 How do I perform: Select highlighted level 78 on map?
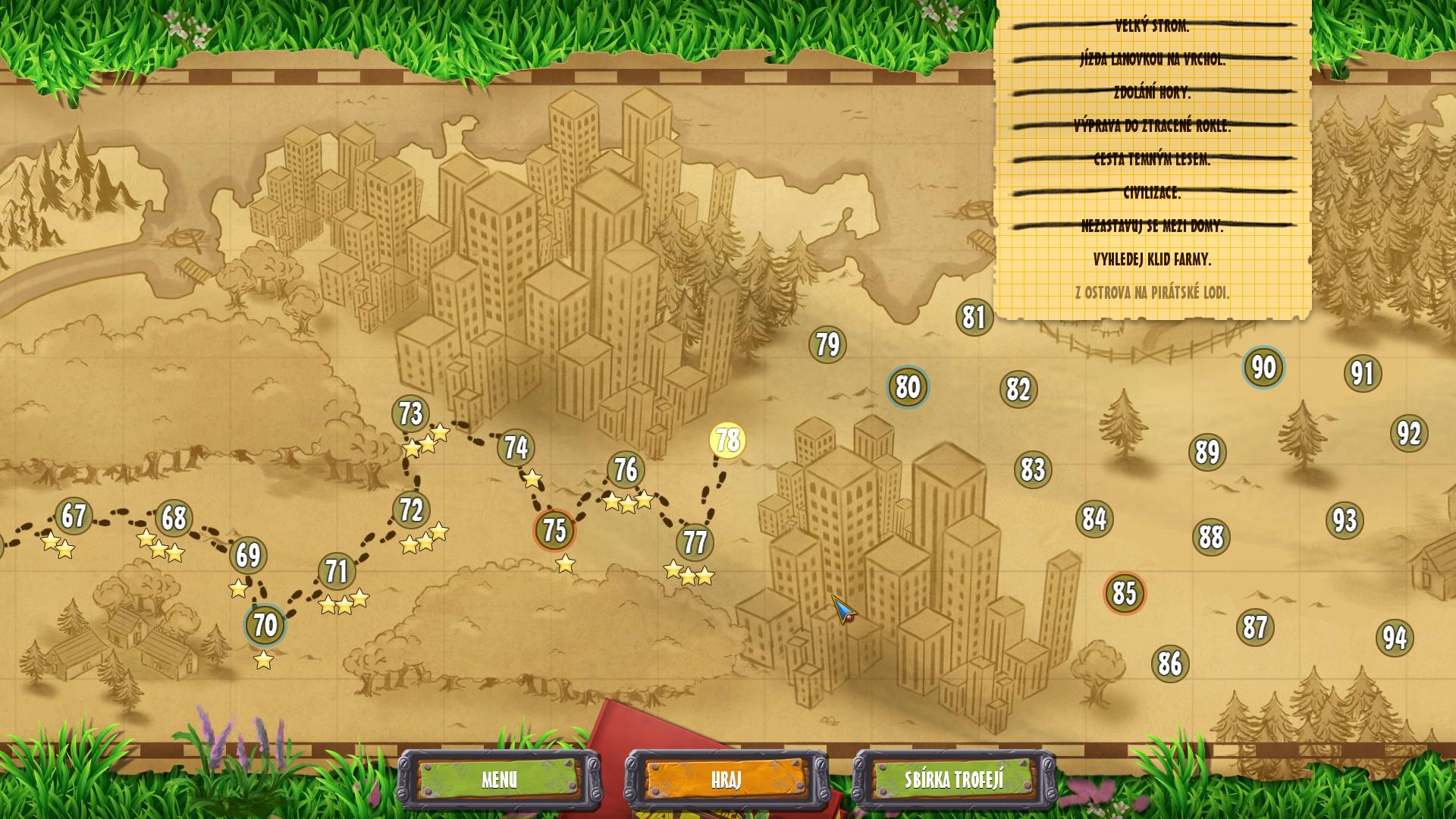[x=728, y=441]
